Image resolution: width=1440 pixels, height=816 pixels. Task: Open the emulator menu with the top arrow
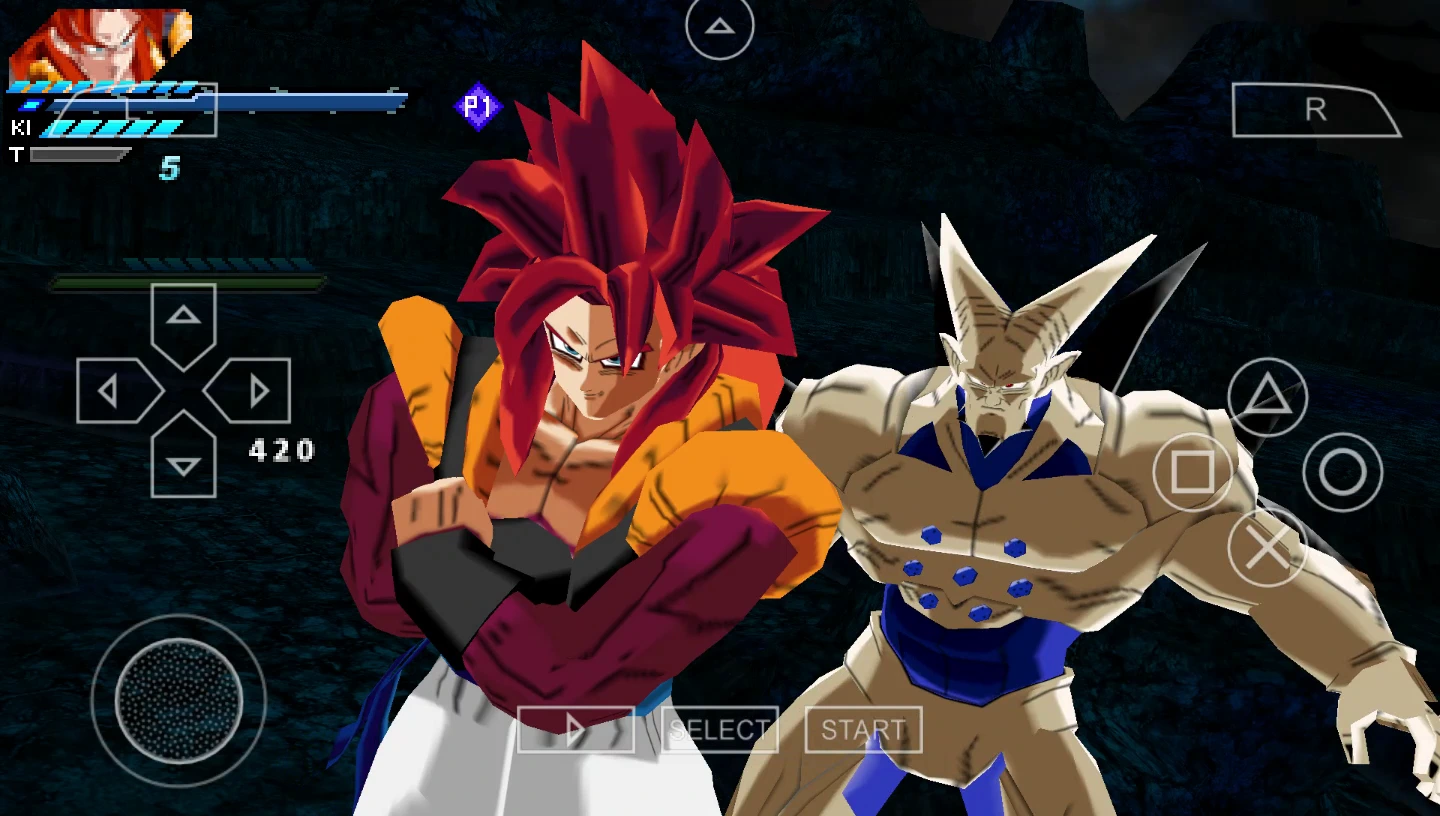(x=719, y=27)
